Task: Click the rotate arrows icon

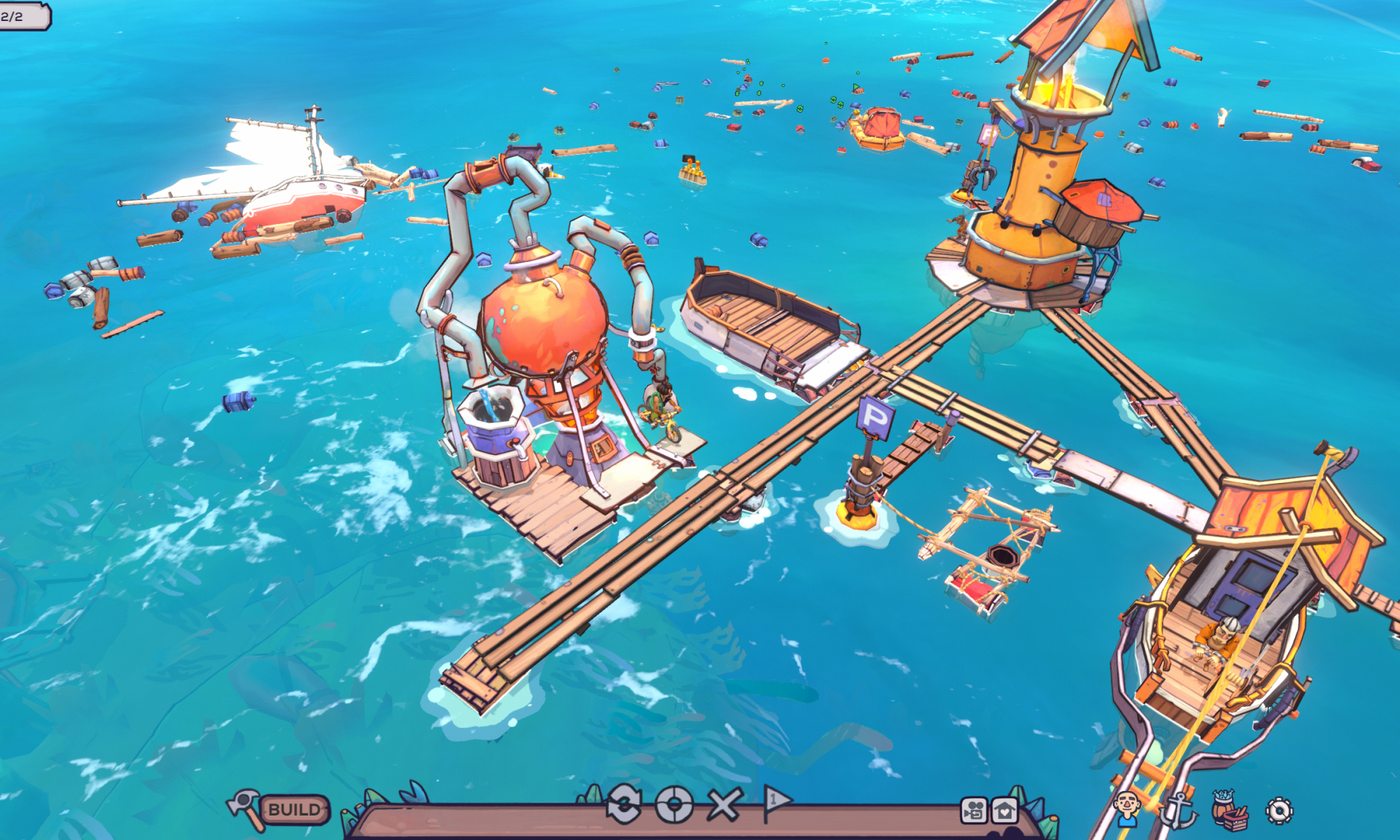Action: (x=624, y=805)
